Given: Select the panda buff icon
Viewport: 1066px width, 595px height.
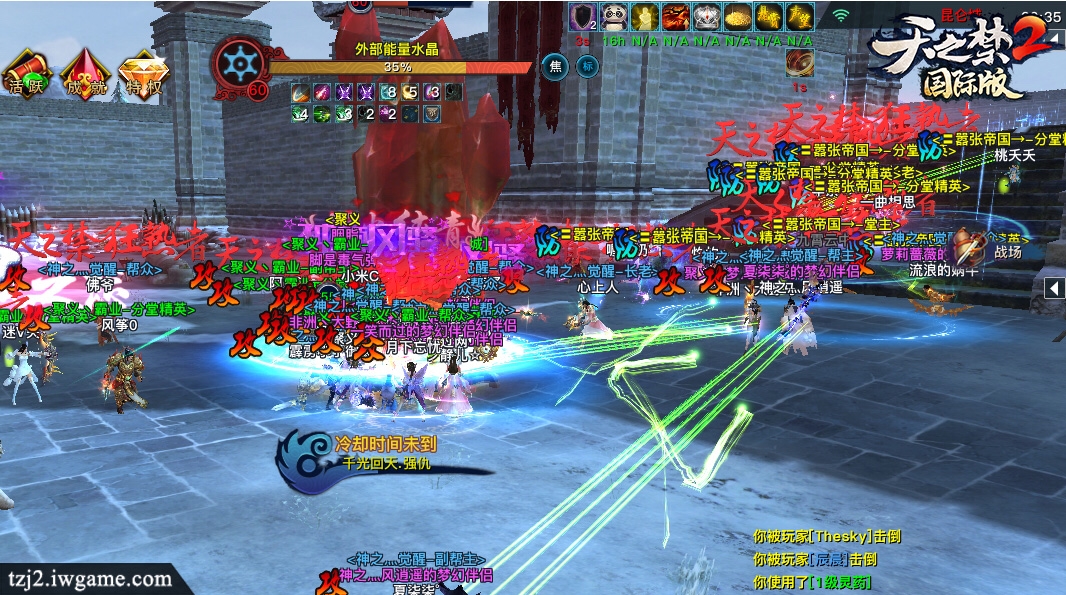Looking at the screenshot, I should [x=613, y=16].
